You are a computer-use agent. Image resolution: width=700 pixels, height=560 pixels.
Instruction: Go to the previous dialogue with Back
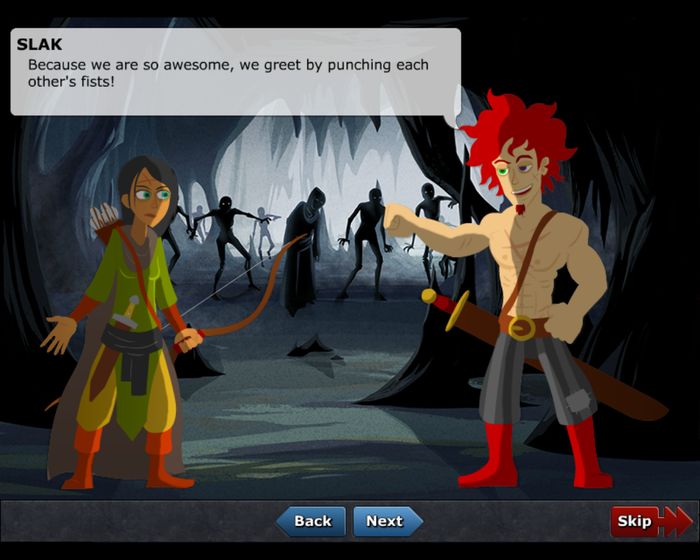pos(311,521)
